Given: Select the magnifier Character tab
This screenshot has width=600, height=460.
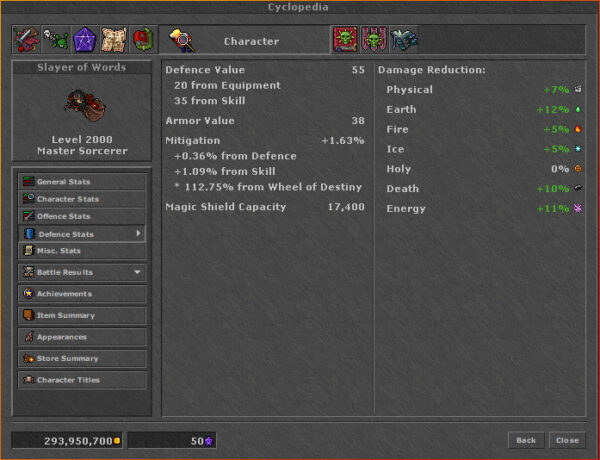Looking at the screenshot, I should pos(181,40).
